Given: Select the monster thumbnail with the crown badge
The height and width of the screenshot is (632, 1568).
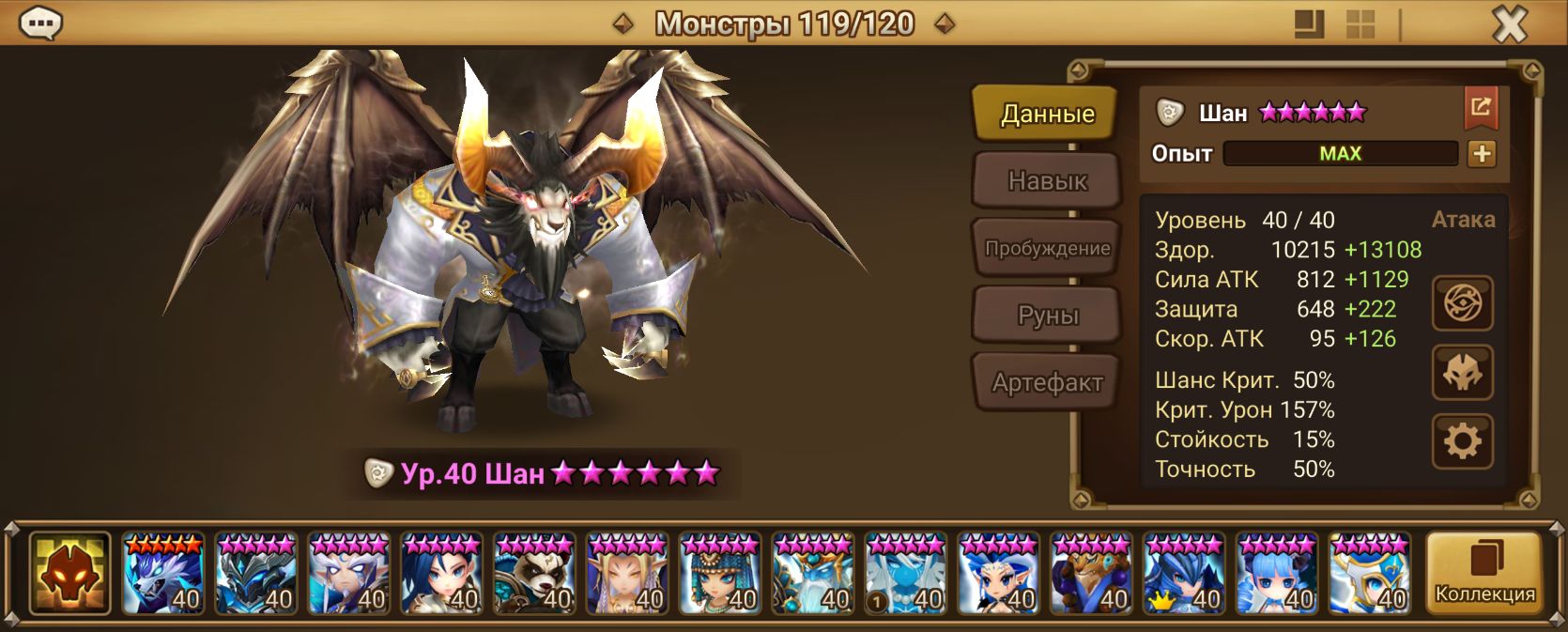Looking at the screenshot, I should 1183,574.
